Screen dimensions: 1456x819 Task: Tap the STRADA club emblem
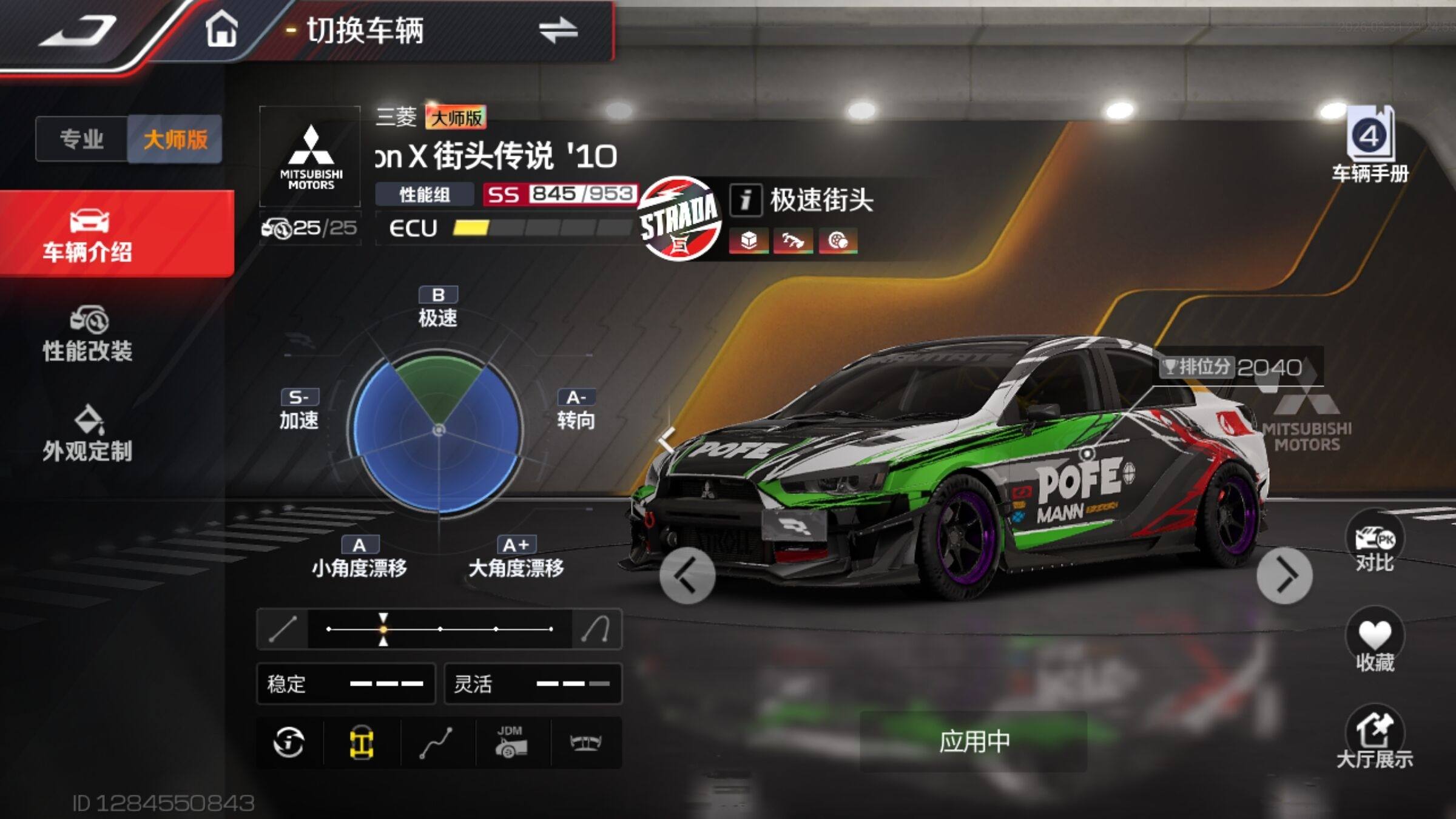pyautogui.click(x=679, y=218)
